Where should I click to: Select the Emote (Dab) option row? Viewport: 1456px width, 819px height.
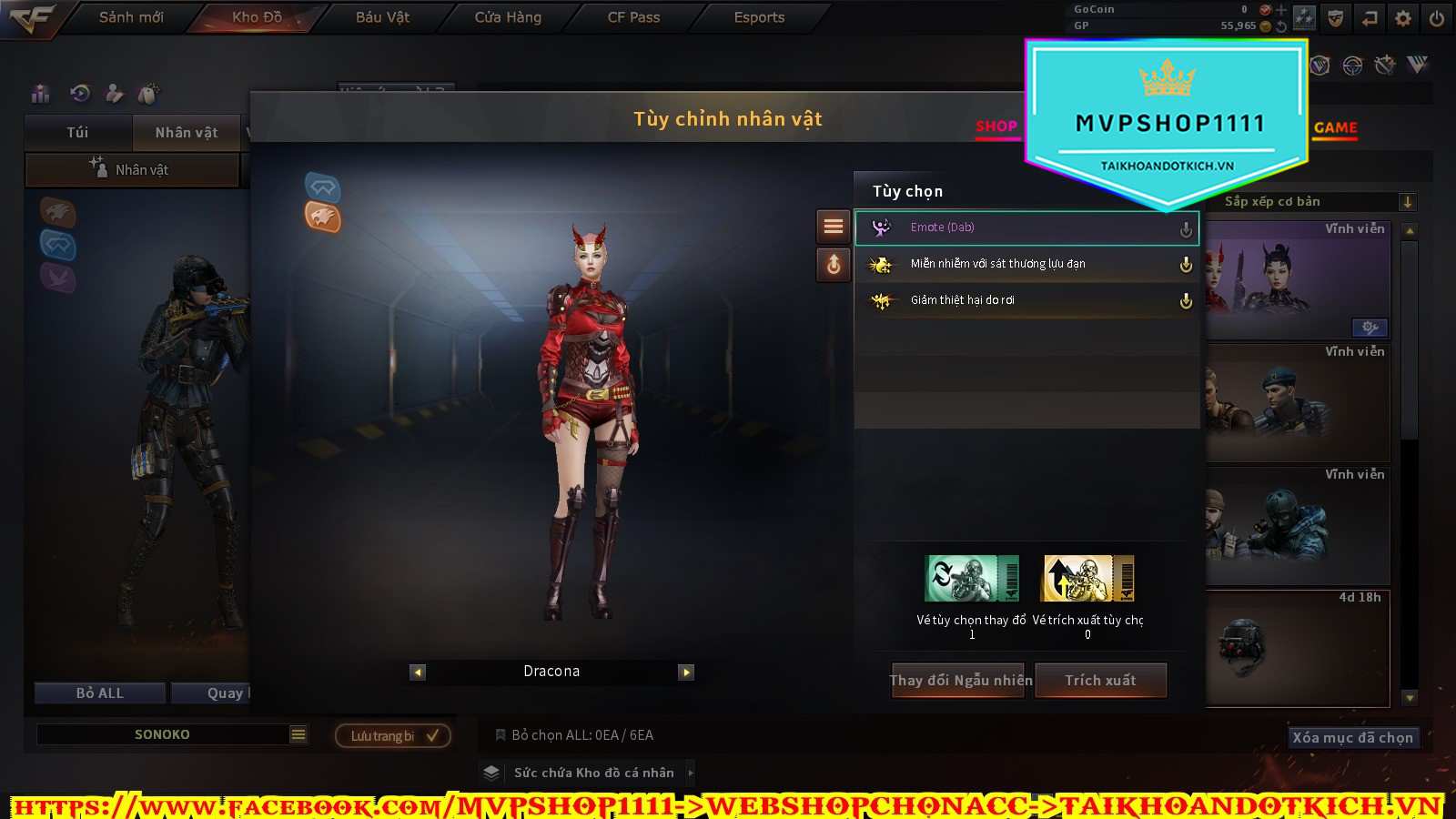[1026, 227]
